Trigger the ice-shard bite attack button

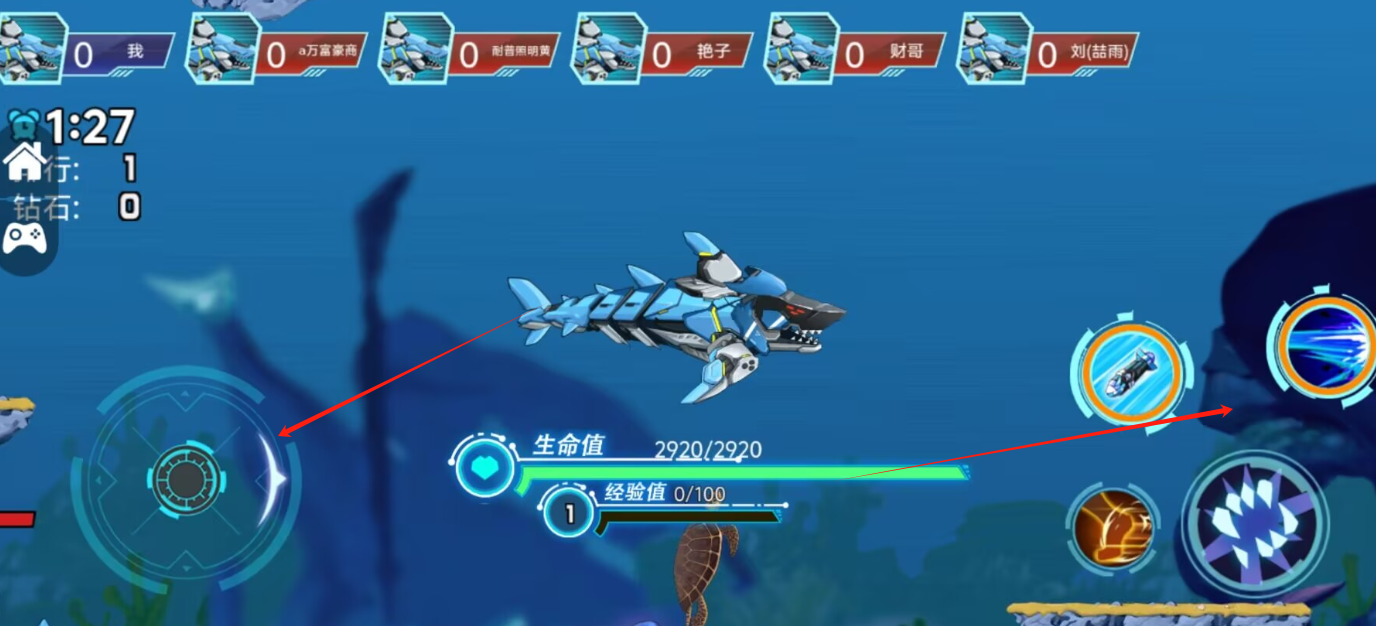coord(1255,524)
